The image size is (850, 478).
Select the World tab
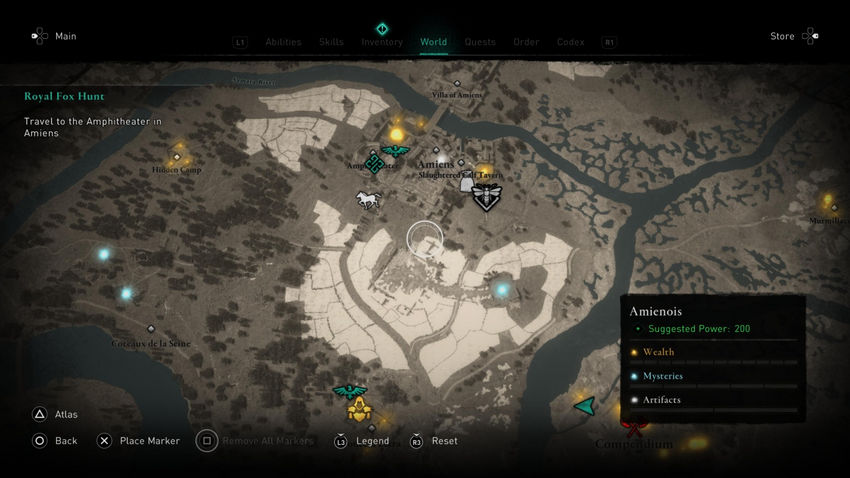pyautogui.click(x=434, y=42)
